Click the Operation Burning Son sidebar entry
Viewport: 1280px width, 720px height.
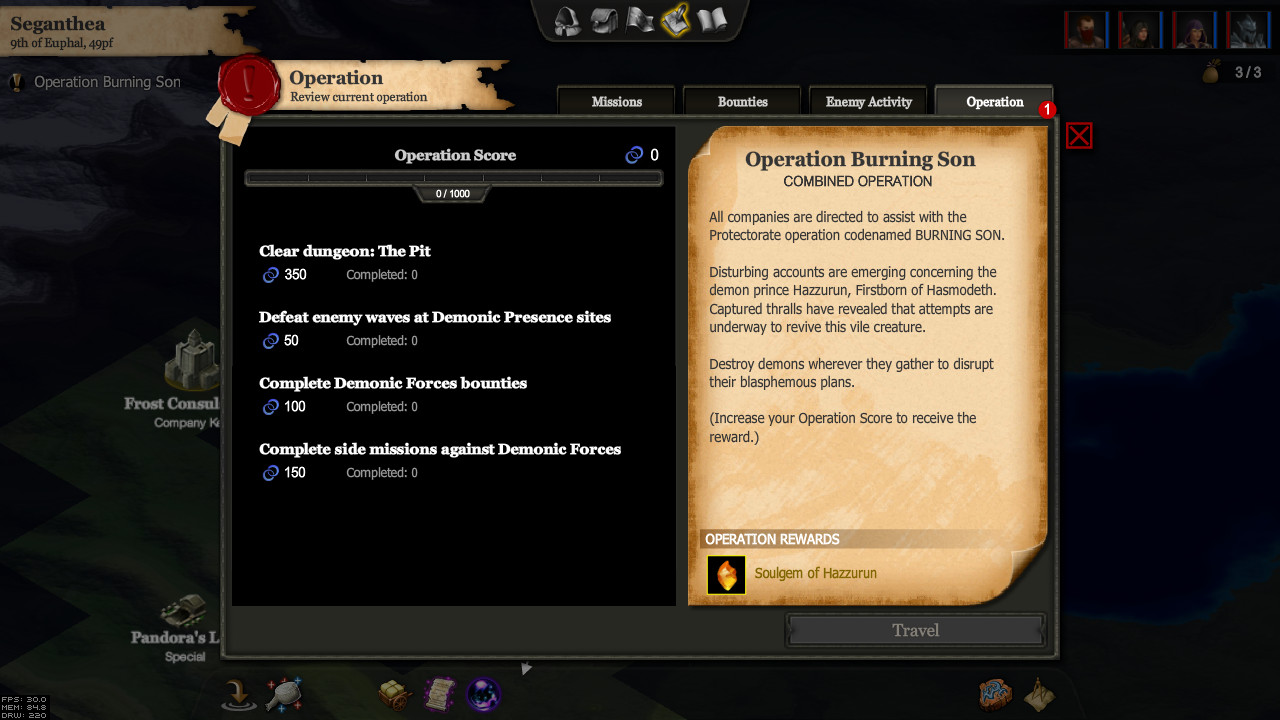(x=106, y=81)
